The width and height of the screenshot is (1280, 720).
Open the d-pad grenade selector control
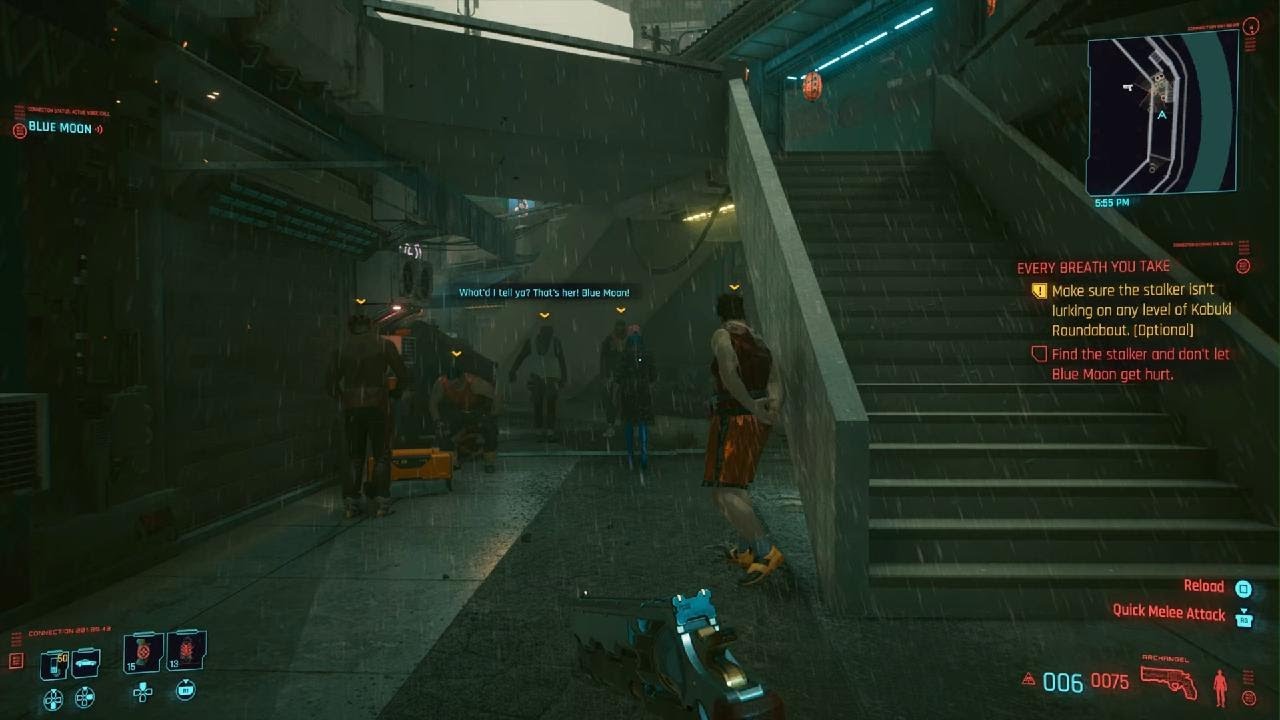(143, 692)
